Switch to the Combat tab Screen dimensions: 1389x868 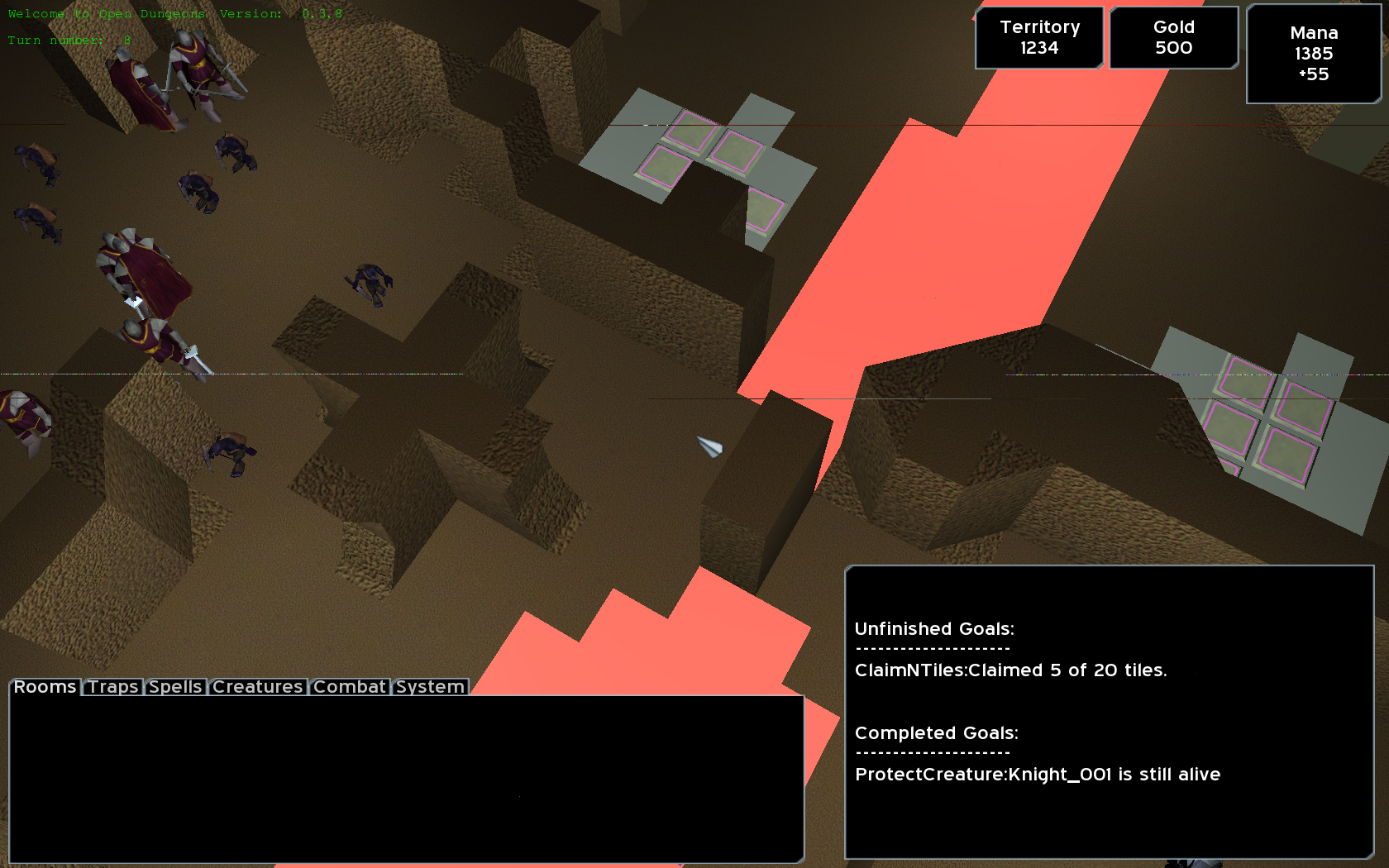tap(349, 687)
